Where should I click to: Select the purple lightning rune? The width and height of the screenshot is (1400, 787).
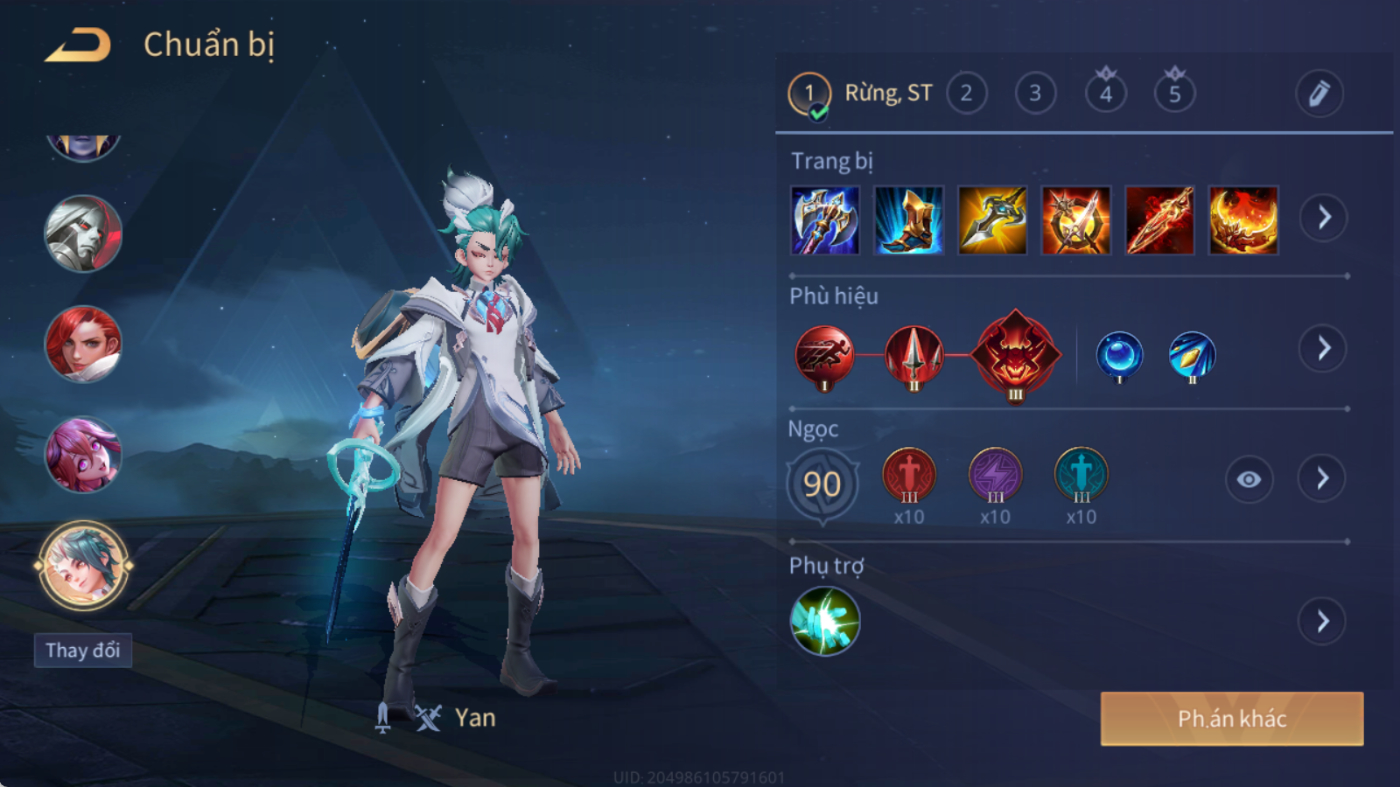point(995,475)
